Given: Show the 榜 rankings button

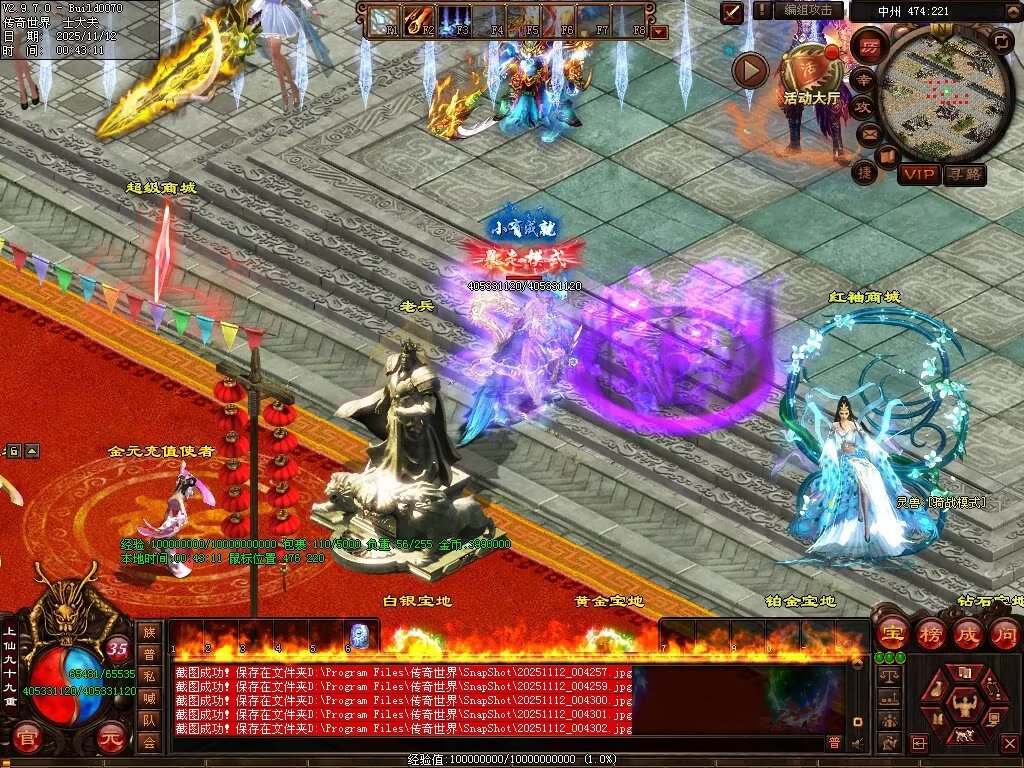Looking at the screenshot, I should (931, 634).
